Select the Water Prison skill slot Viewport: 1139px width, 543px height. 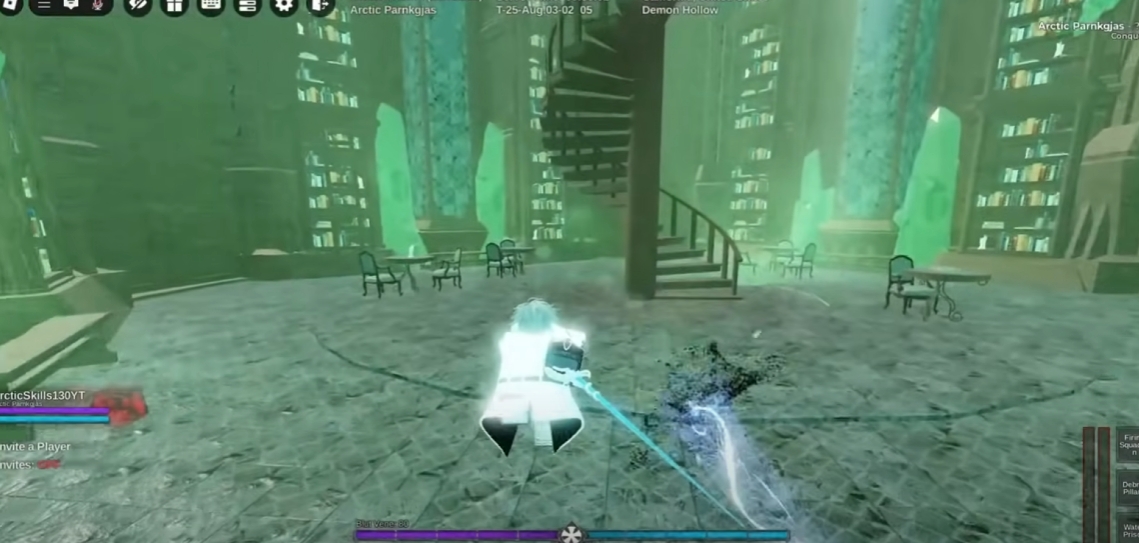coord(1129,529)
